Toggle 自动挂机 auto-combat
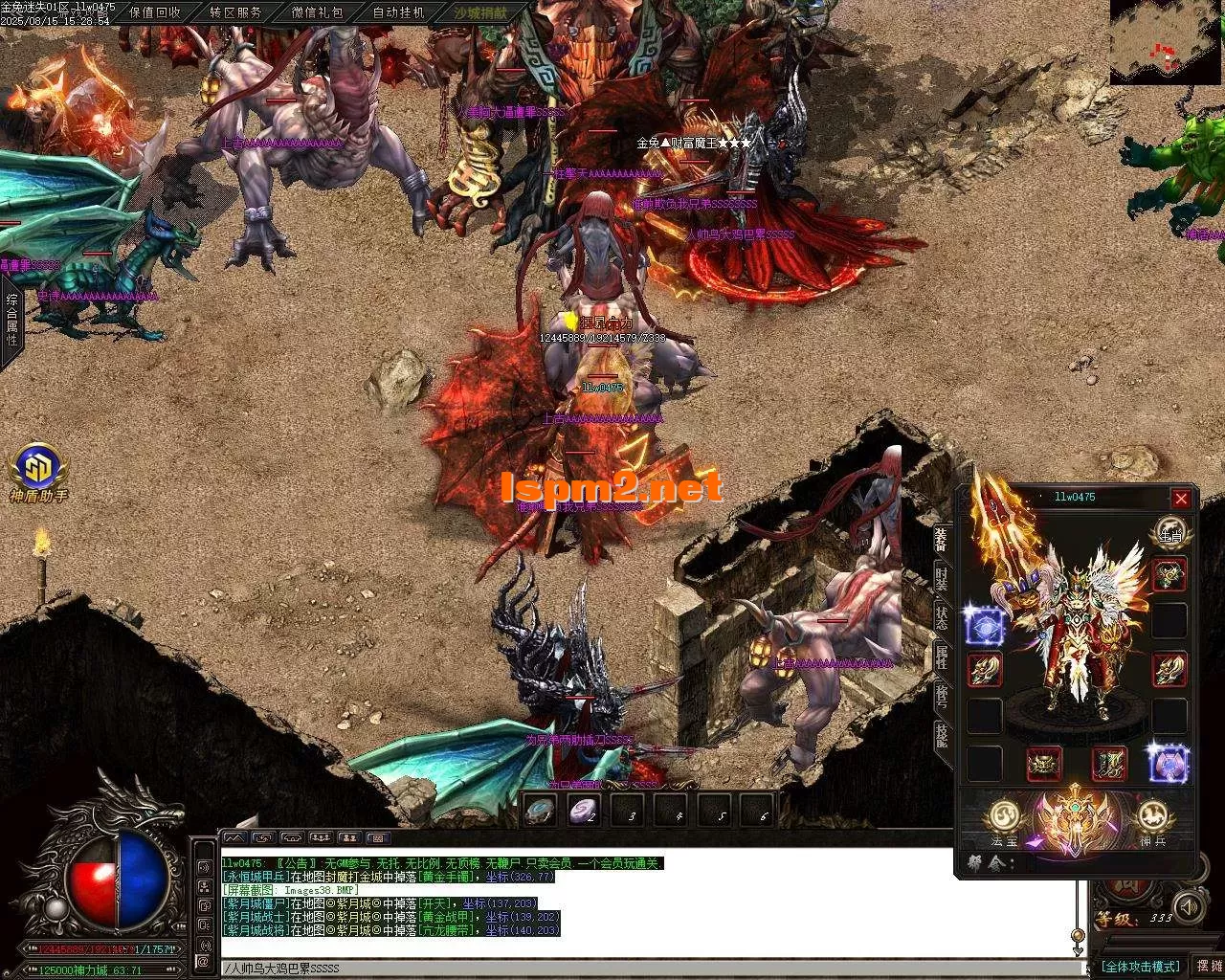Image resolution: width=1225 pixels, height=980 pixels. pos(398,12)
